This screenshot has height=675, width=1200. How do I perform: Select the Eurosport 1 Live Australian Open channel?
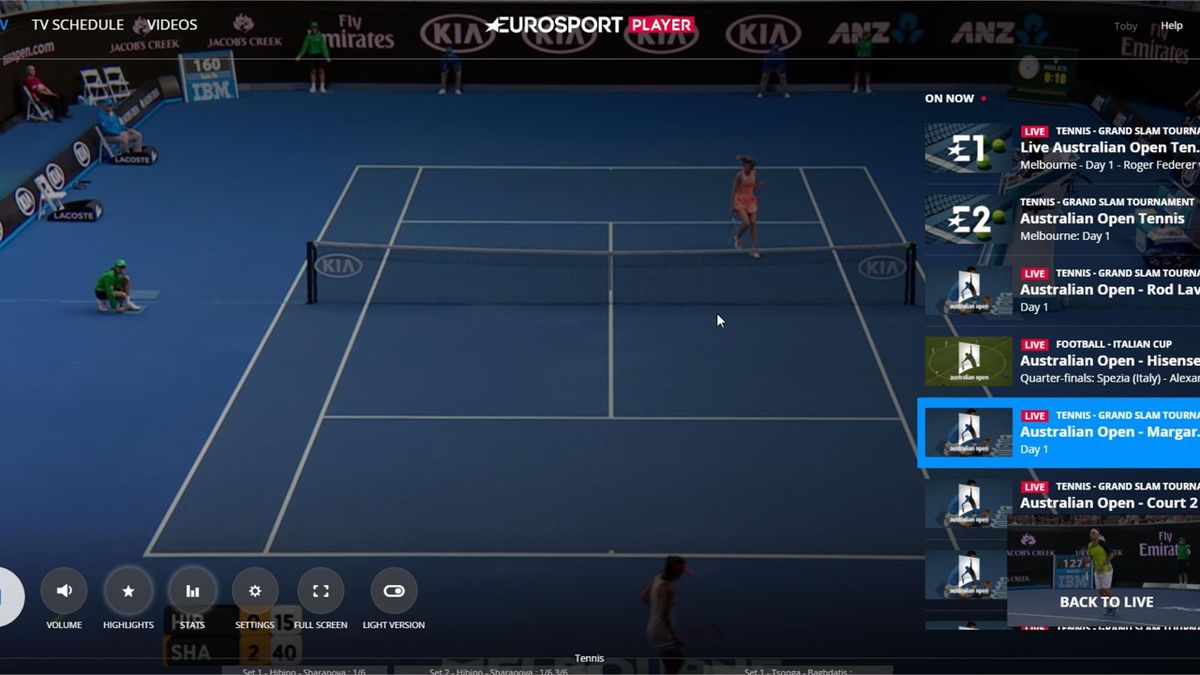(x=1060, y=148)
